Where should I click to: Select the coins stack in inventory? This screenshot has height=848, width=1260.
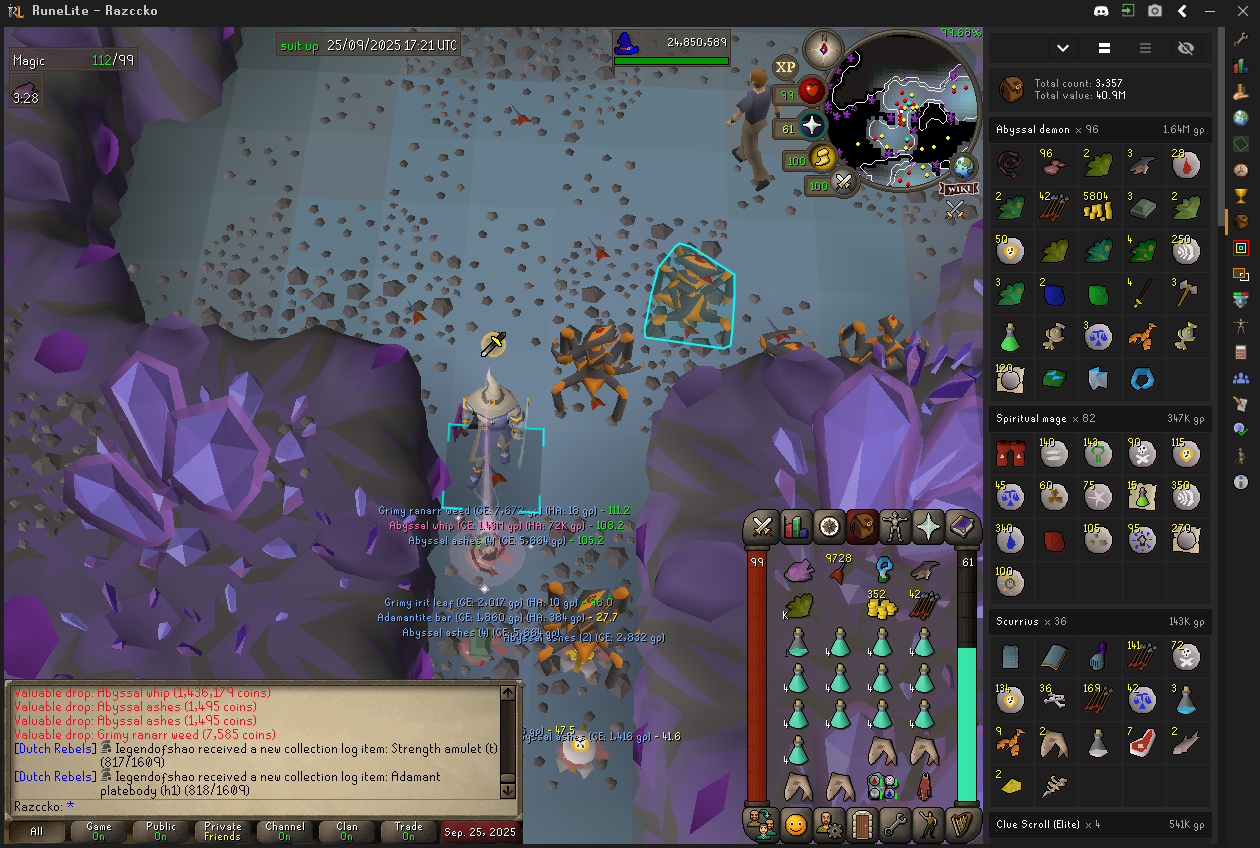pyautogui.click(x=881, y=604)
